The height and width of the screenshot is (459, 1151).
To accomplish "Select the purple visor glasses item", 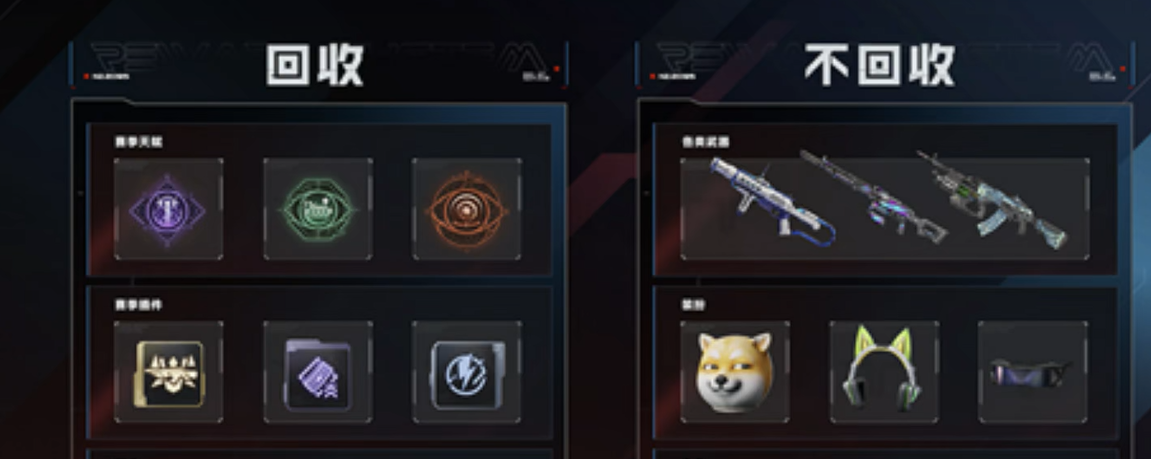I will [x=1032, y=372].
